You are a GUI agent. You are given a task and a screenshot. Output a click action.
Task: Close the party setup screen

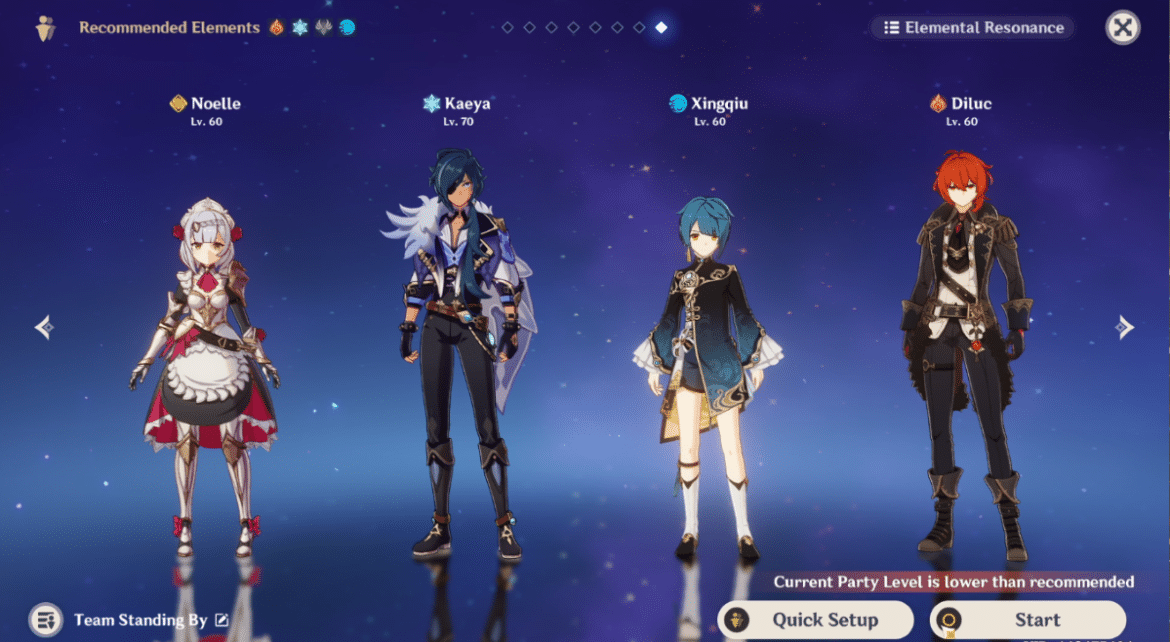(1123, 28)
